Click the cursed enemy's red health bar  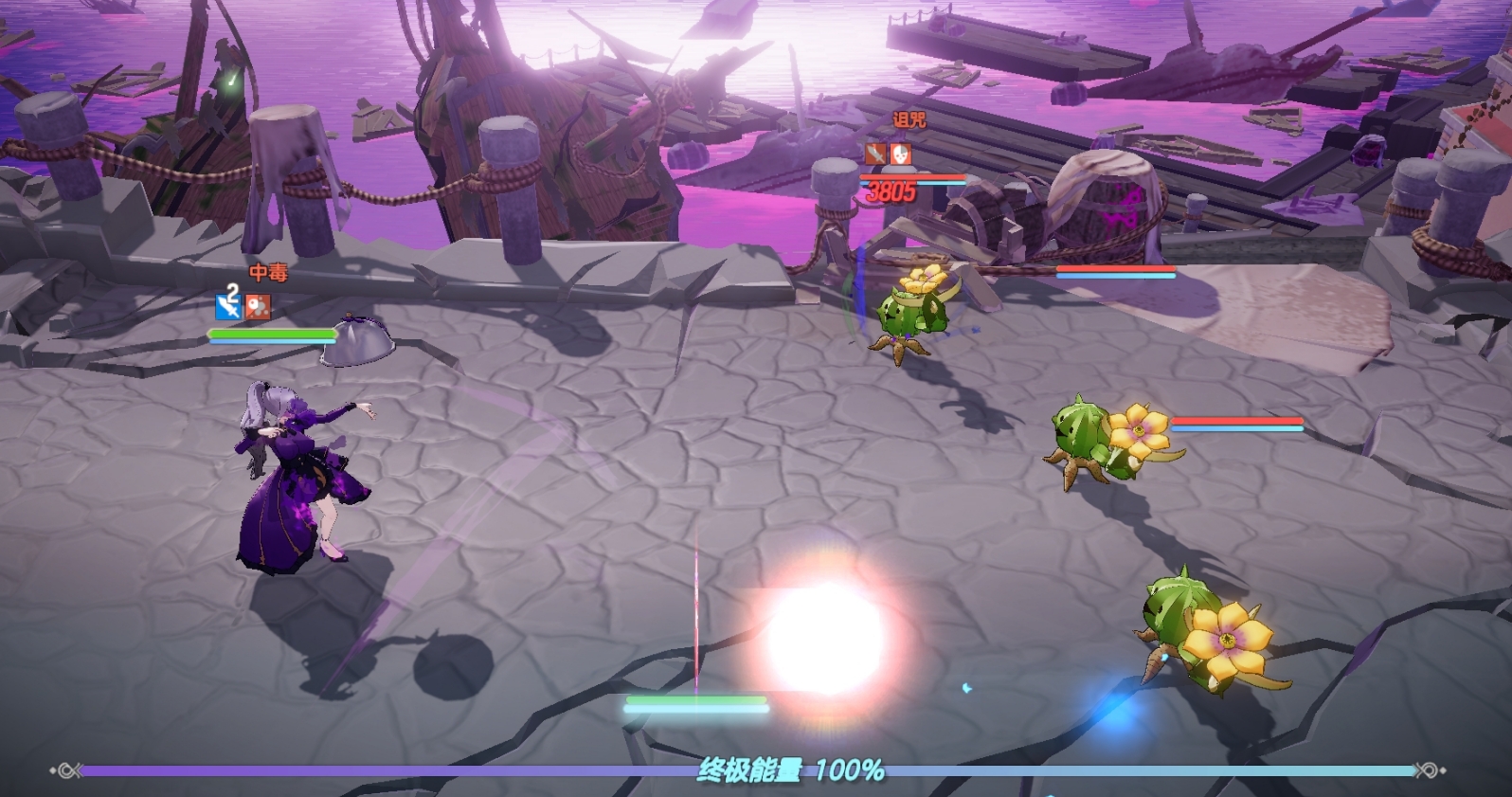[x=912, y=177]
